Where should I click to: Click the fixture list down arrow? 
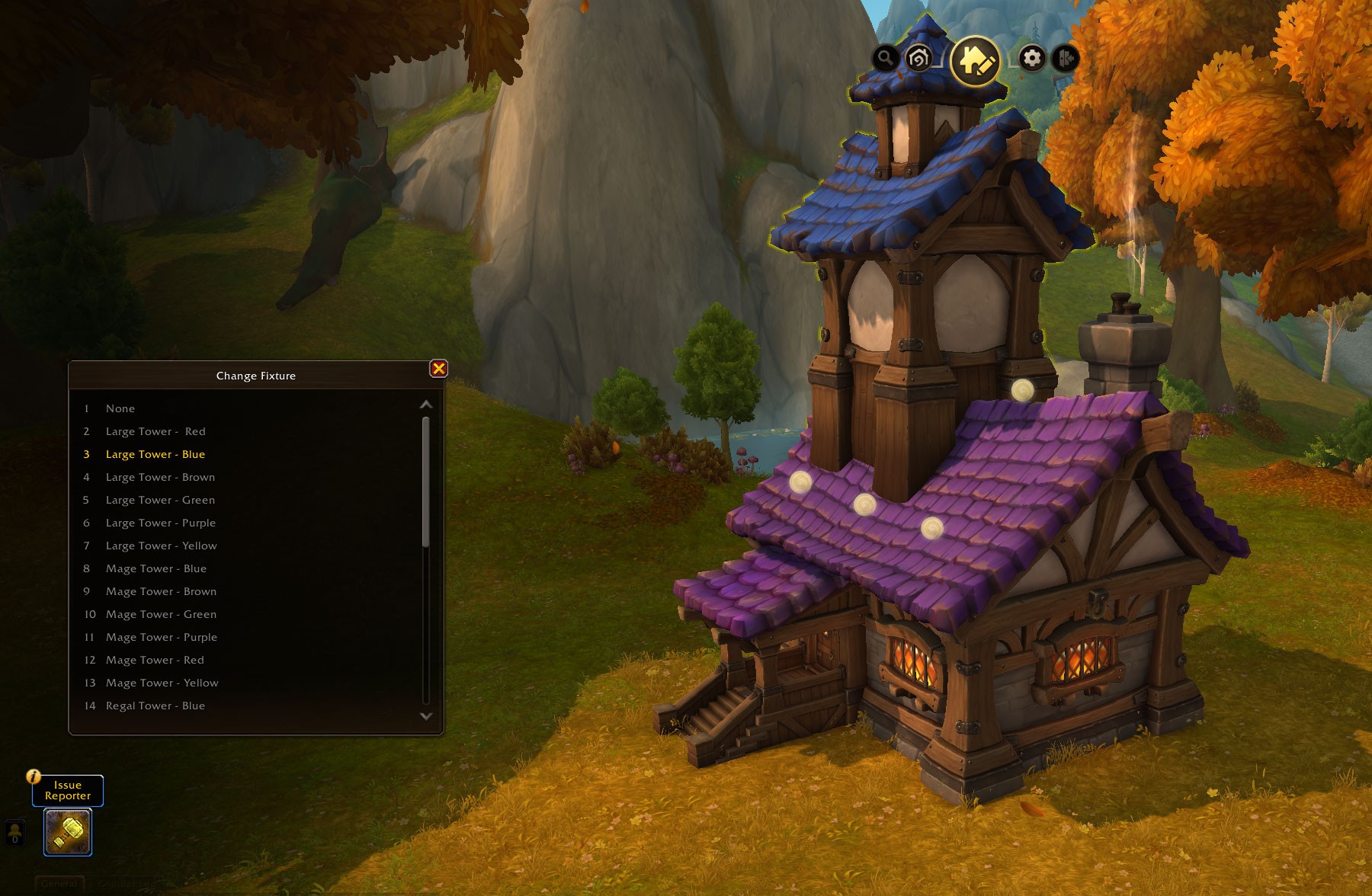click(x=426, y=716)
